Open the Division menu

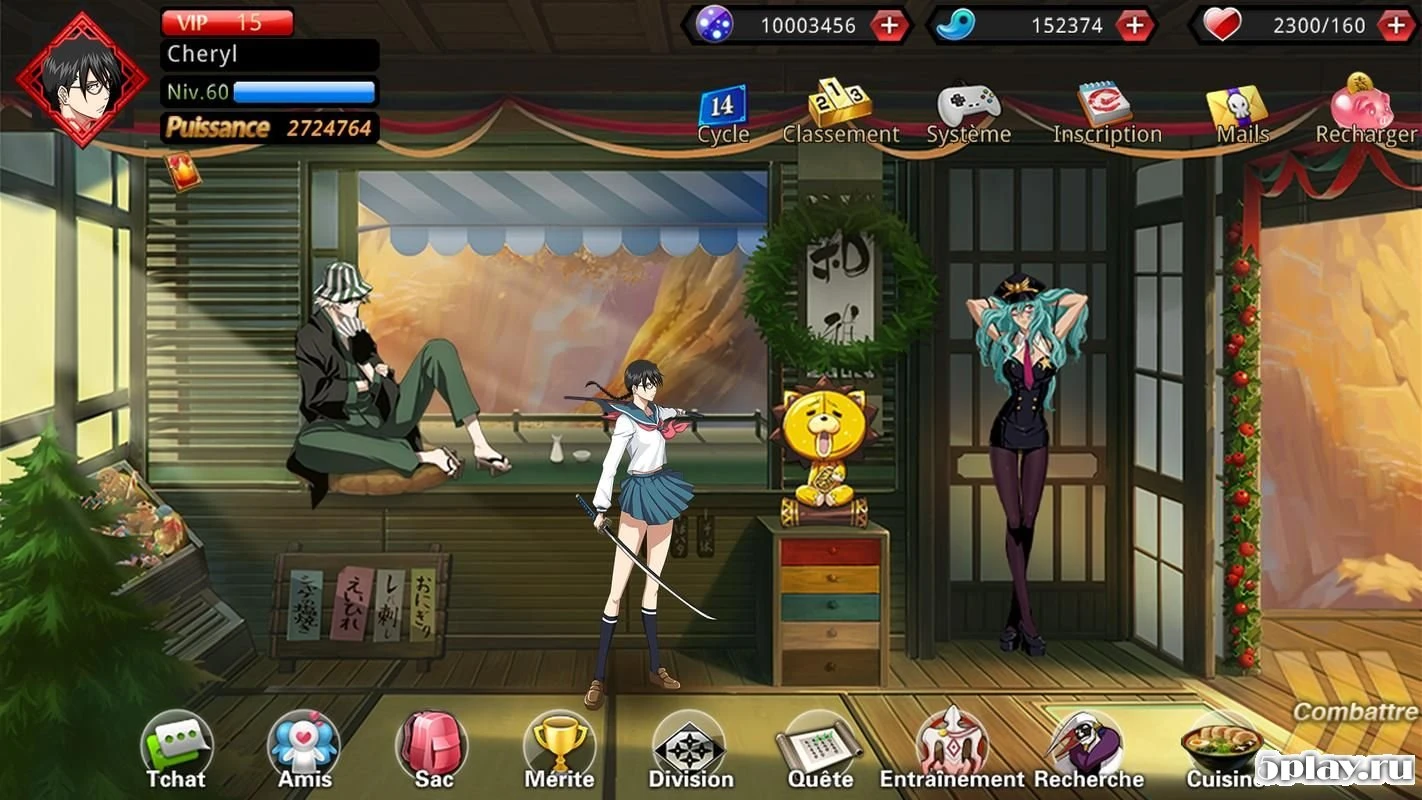pos(690,745)
